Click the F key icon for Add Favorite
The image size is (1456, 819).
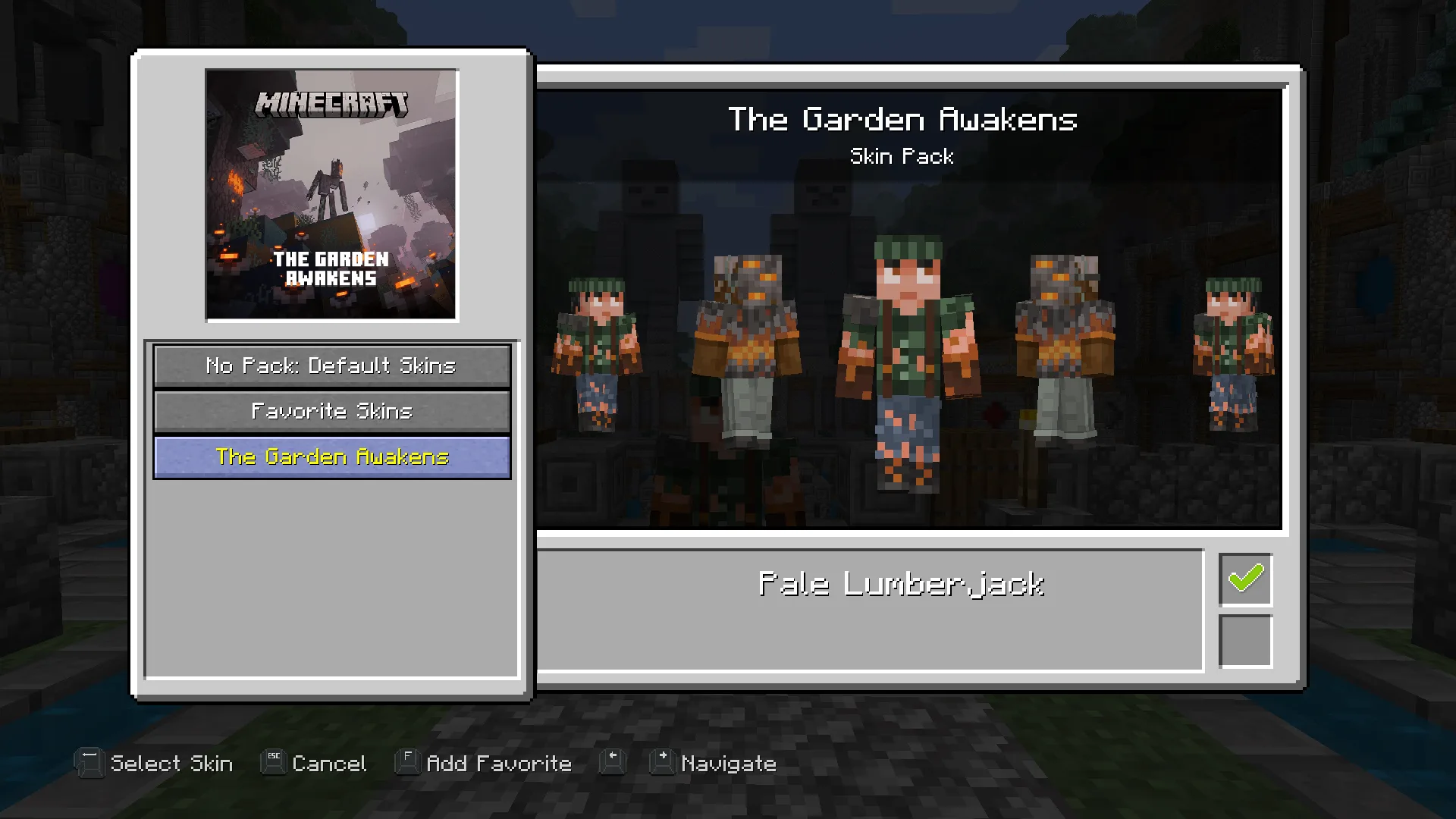[x=406, y=763]
